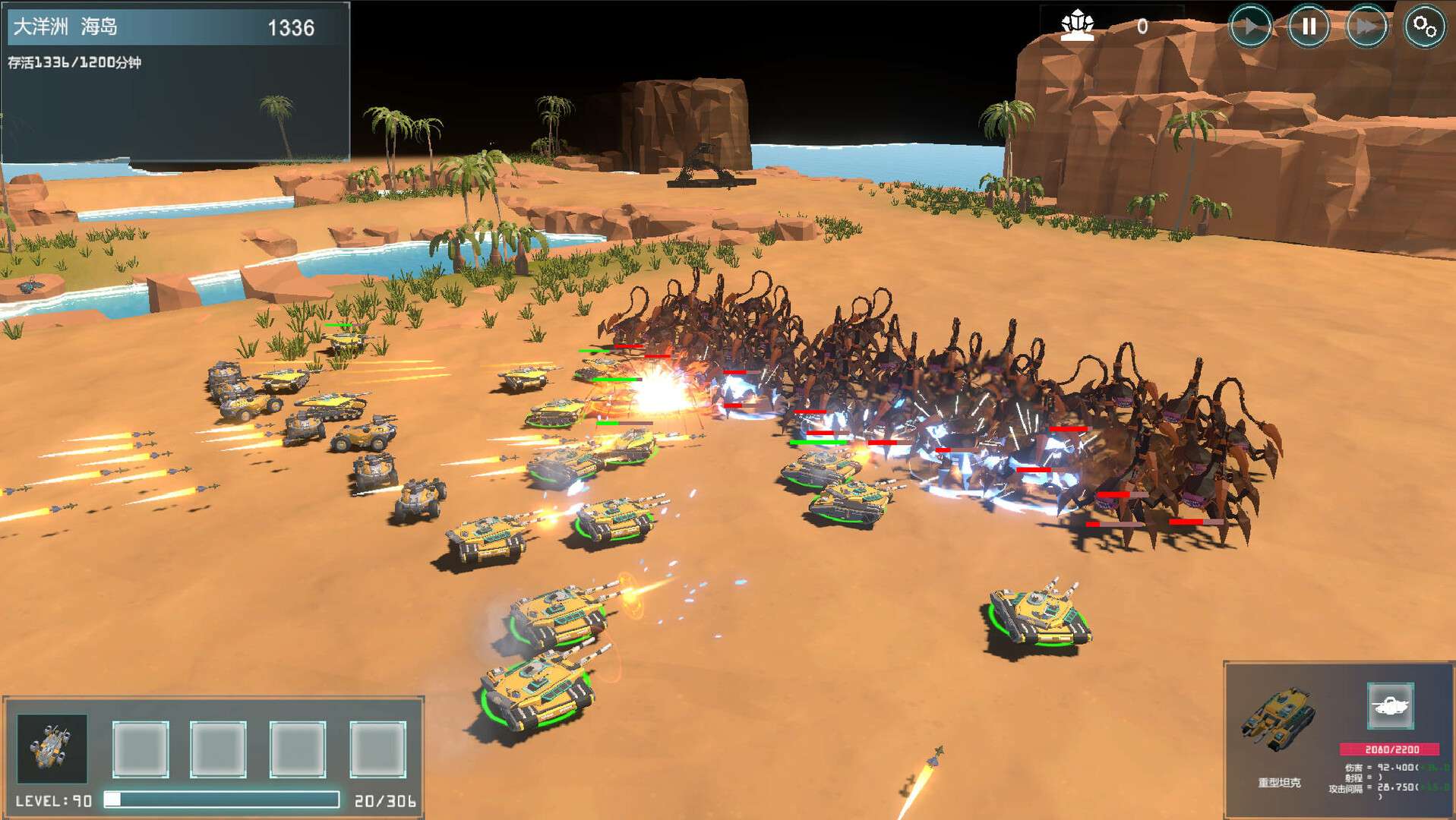Screen dimensions: 1456x820
Task: Click the white tank ability icon
Action: point(1390,706)
